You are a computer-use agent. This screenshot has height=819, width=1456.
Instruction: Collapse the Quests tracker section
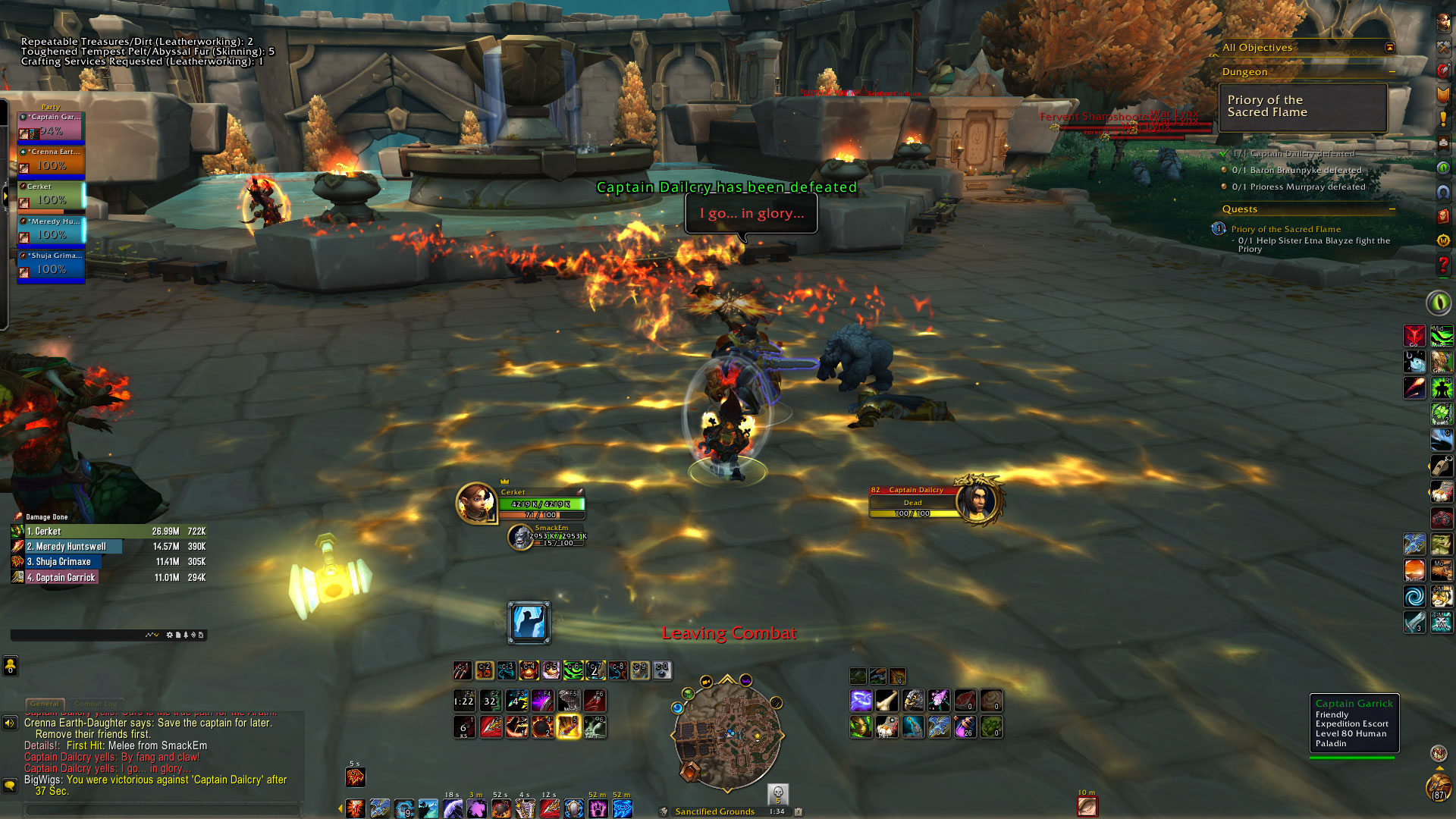pos(1392,209)
